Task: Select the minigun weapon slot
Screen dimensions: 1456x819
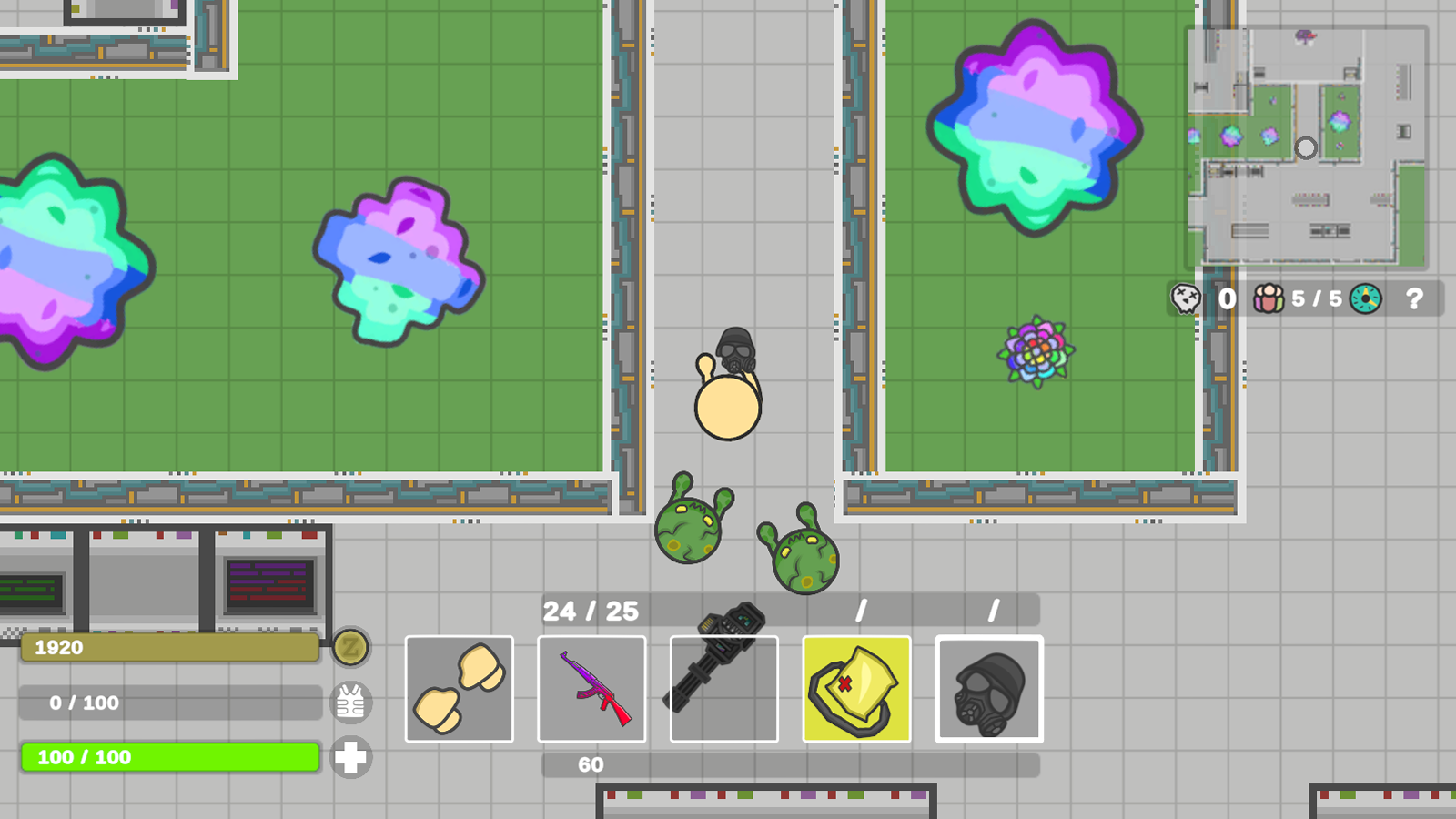Action: click(x=724, y=689)
